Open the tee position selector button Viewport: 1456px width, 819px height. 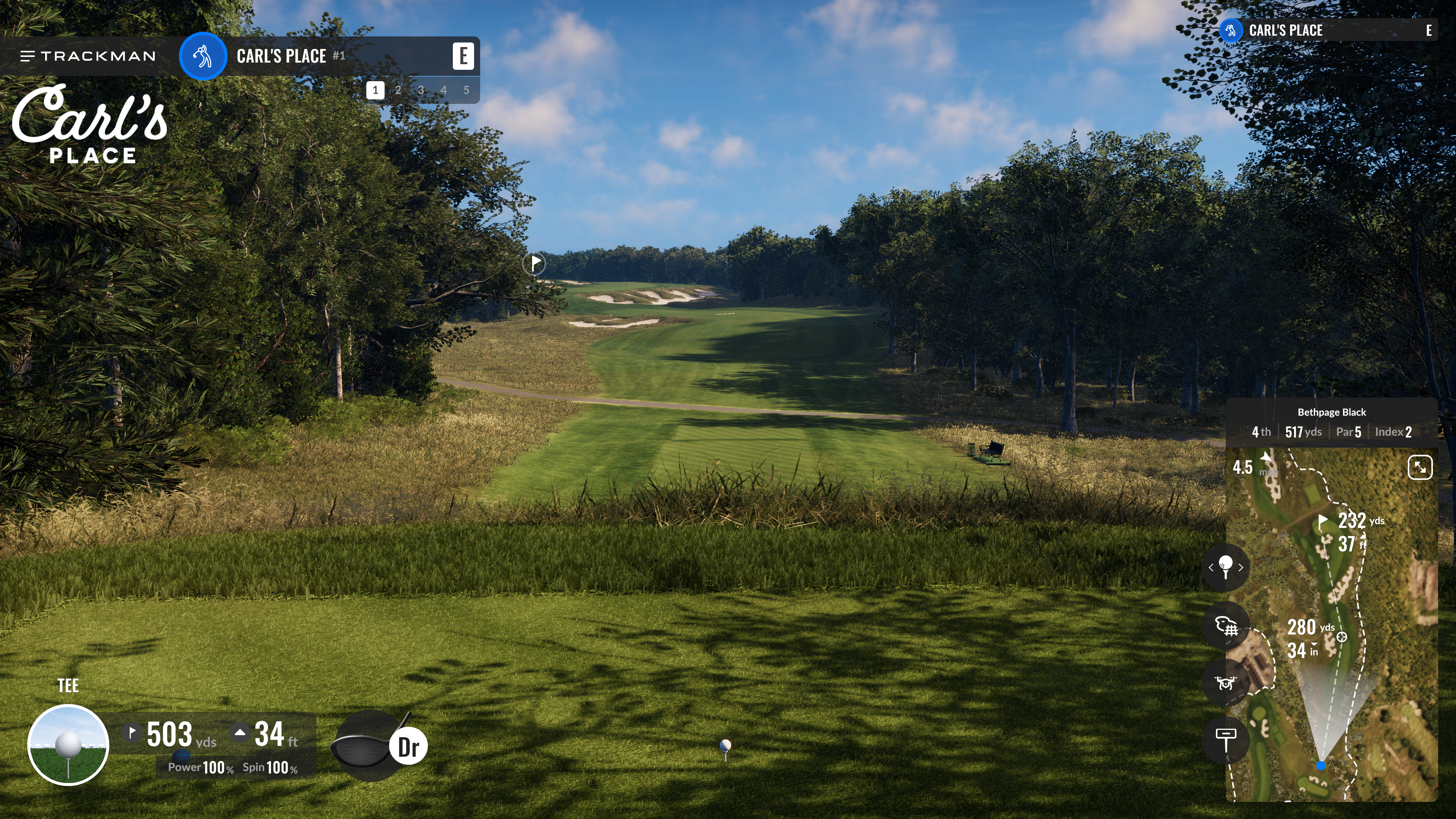point(1225,567)
